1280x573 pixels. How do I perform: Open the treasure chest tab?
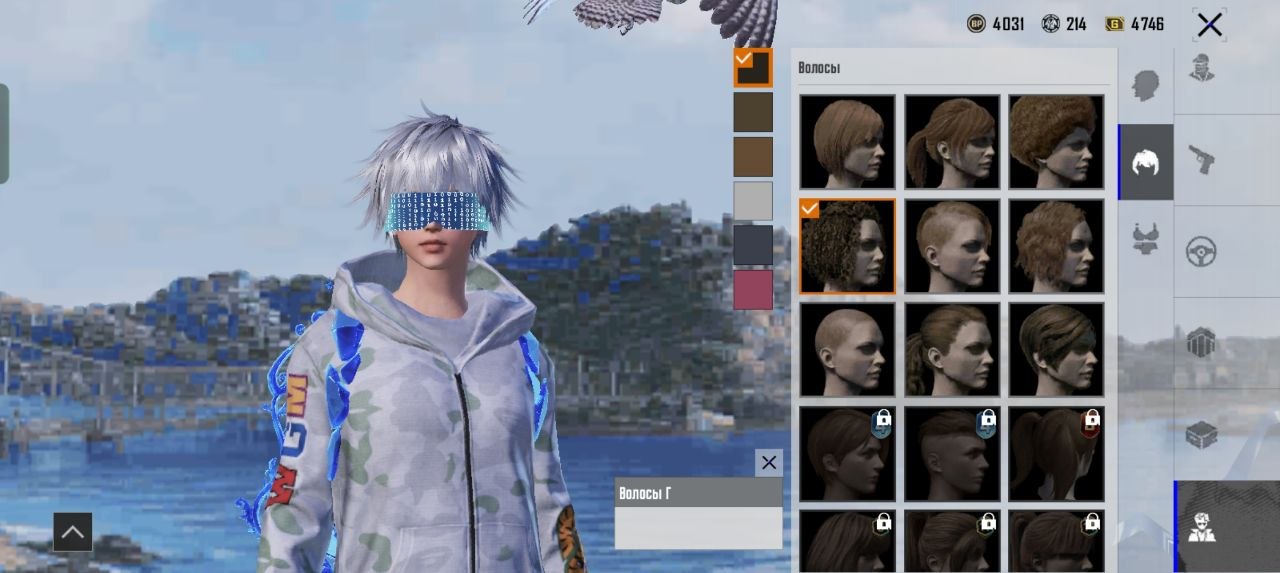1201,435
